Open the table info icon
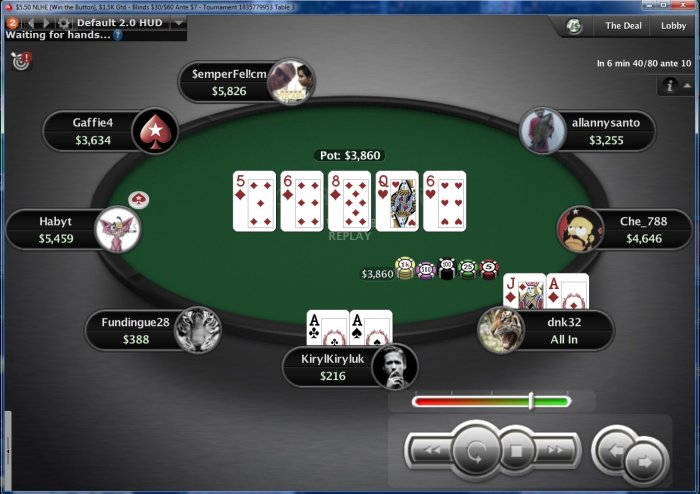 point(670,87)
